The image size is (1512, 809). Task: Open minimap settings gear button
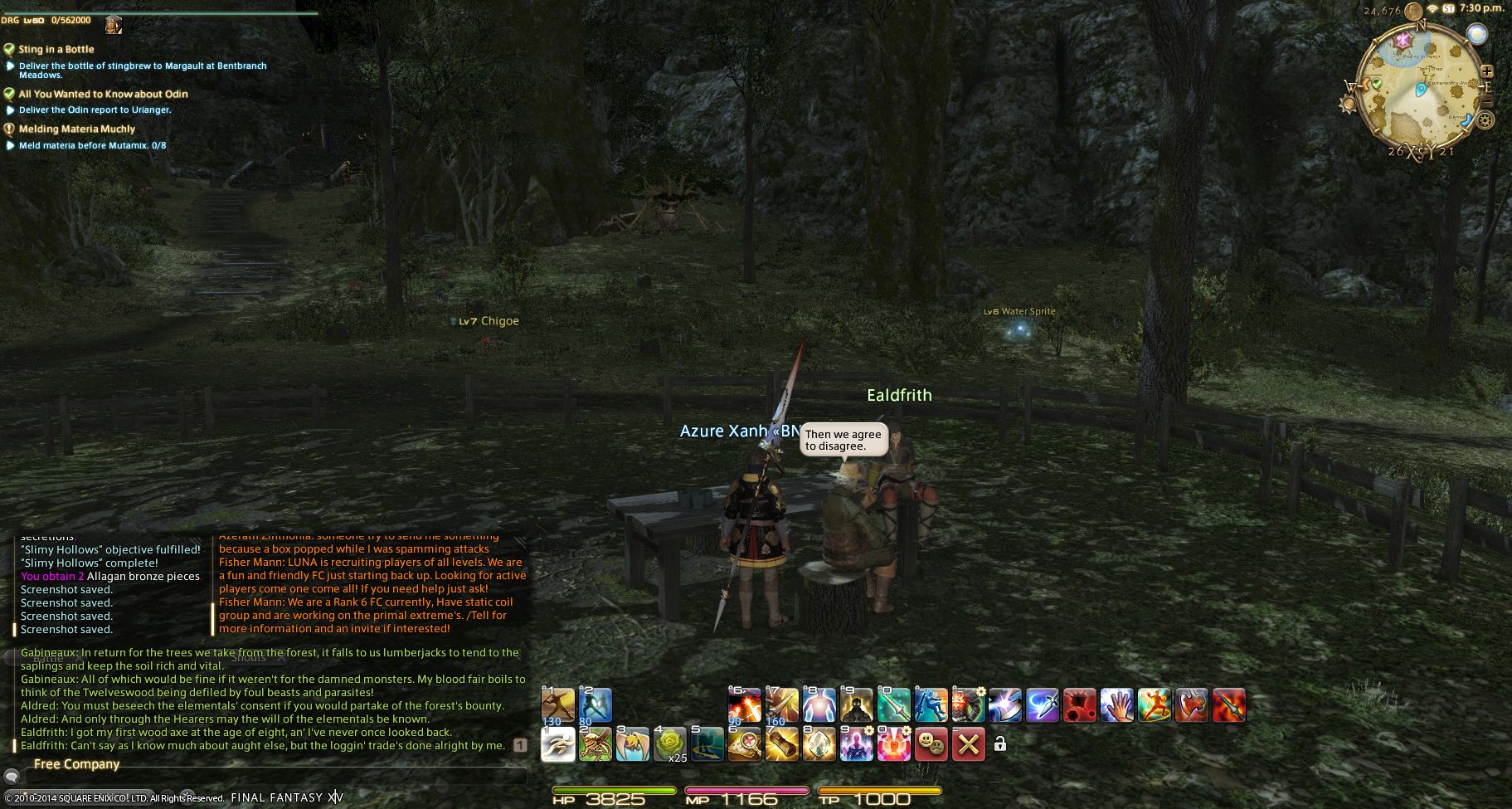pos(1485,121)
